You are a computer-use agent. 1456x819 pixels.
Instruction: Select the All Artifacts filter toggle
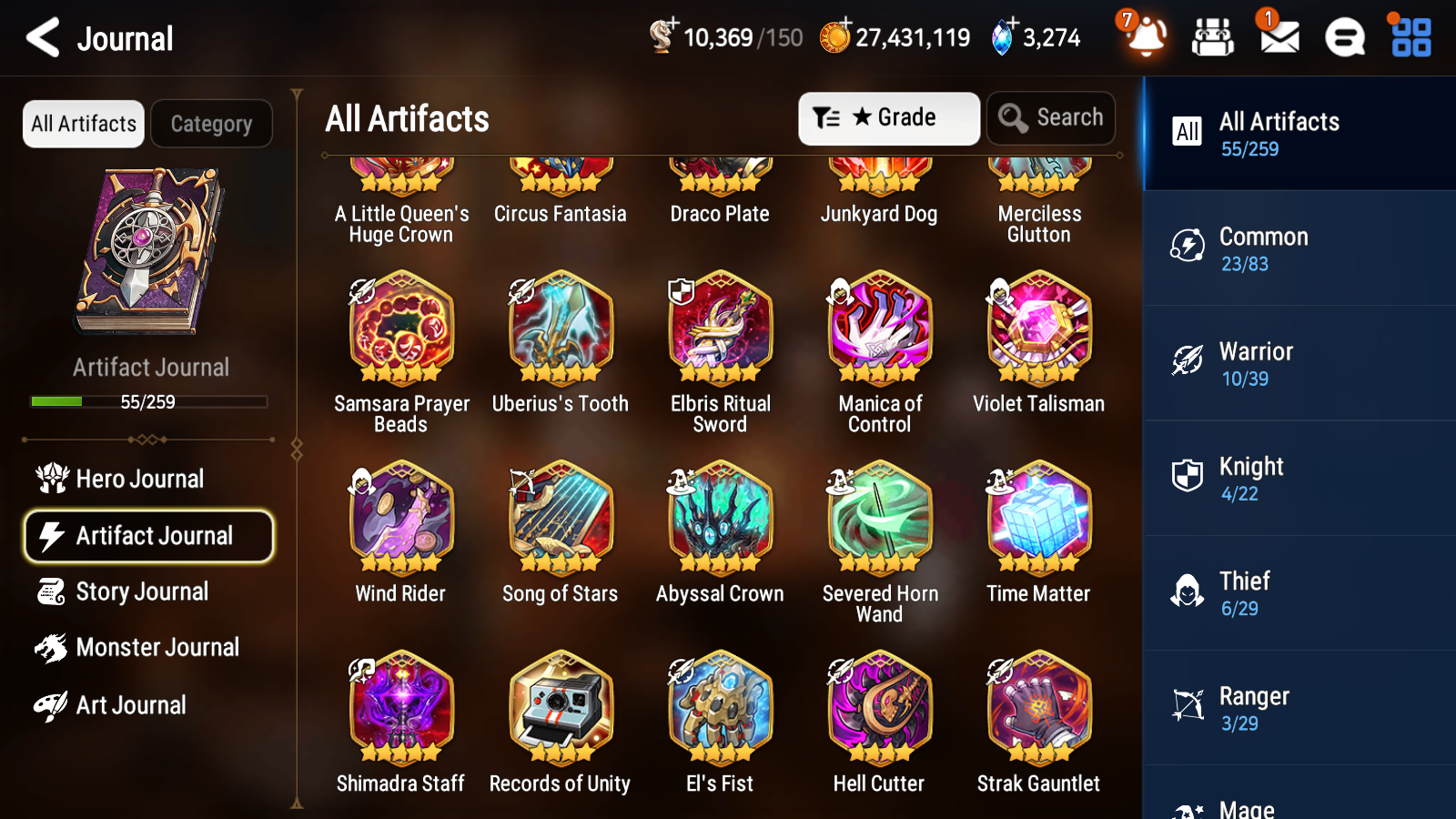[83, 124]
